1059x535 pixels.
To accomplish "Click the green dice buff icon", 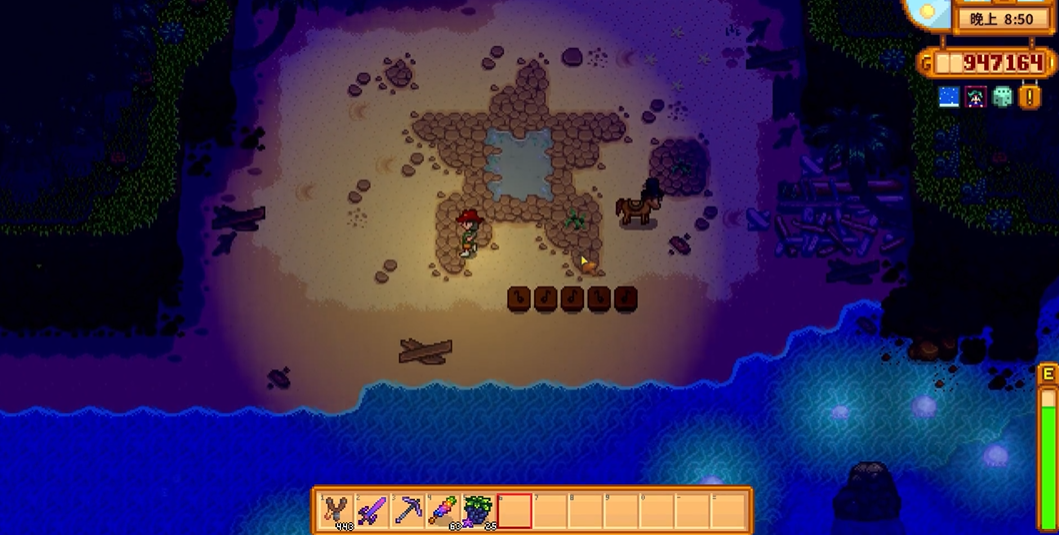I will click(x=1002, y=97).
